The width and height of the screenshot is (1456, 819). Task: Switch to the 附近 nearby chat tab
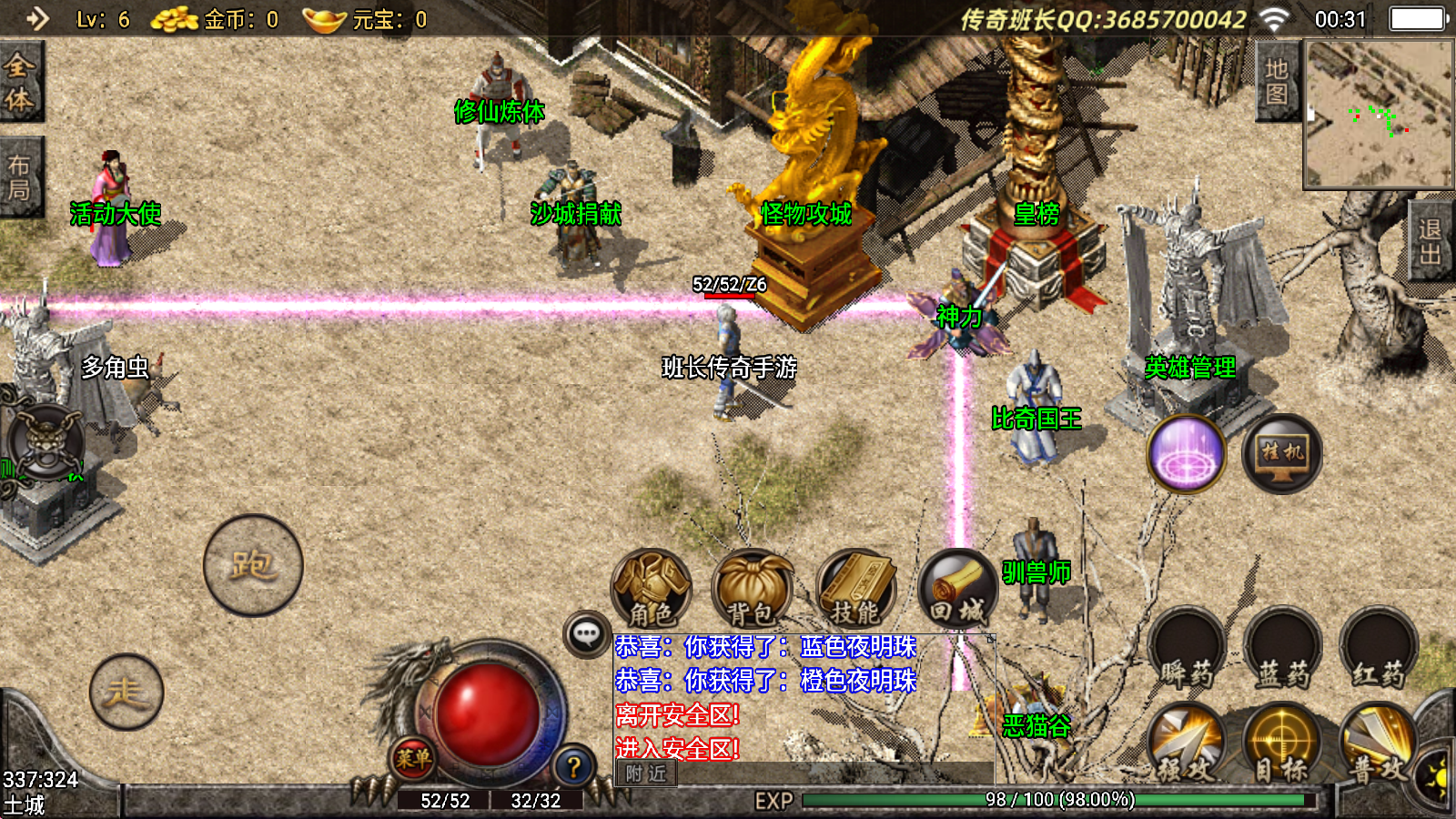(x=646, y=773)
